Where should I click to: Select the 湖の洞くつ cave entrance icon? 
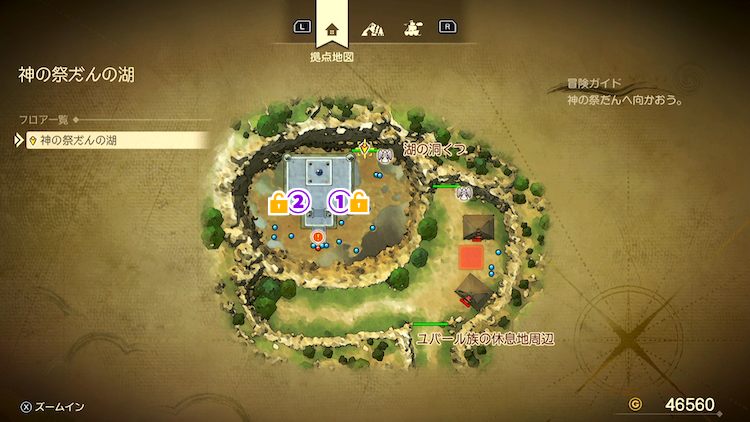(x=384, y=155)
